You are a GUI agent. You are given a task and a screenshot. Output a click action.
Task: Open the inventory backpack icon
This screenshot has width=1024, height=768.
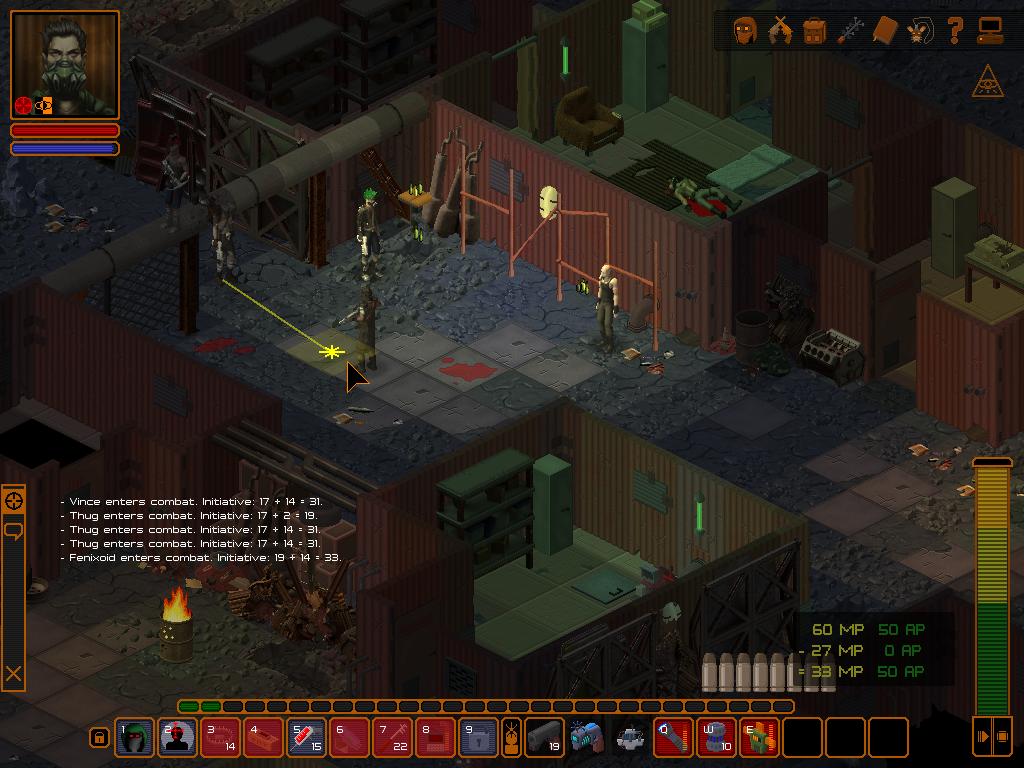pyautogui.click(x=815, y=31)
